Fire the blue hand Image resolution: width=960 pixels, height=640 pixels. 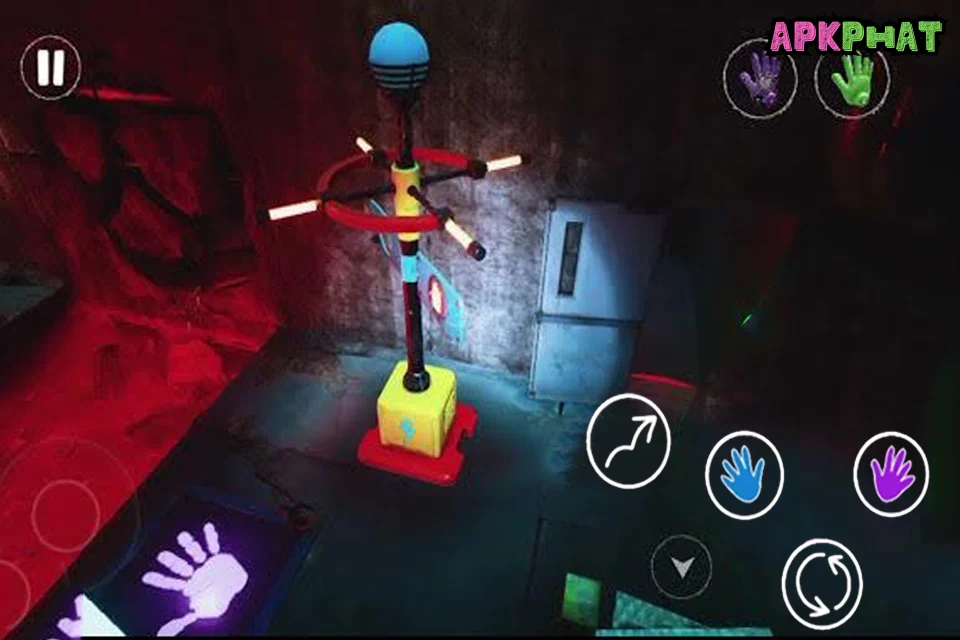[x=744, y=475]
